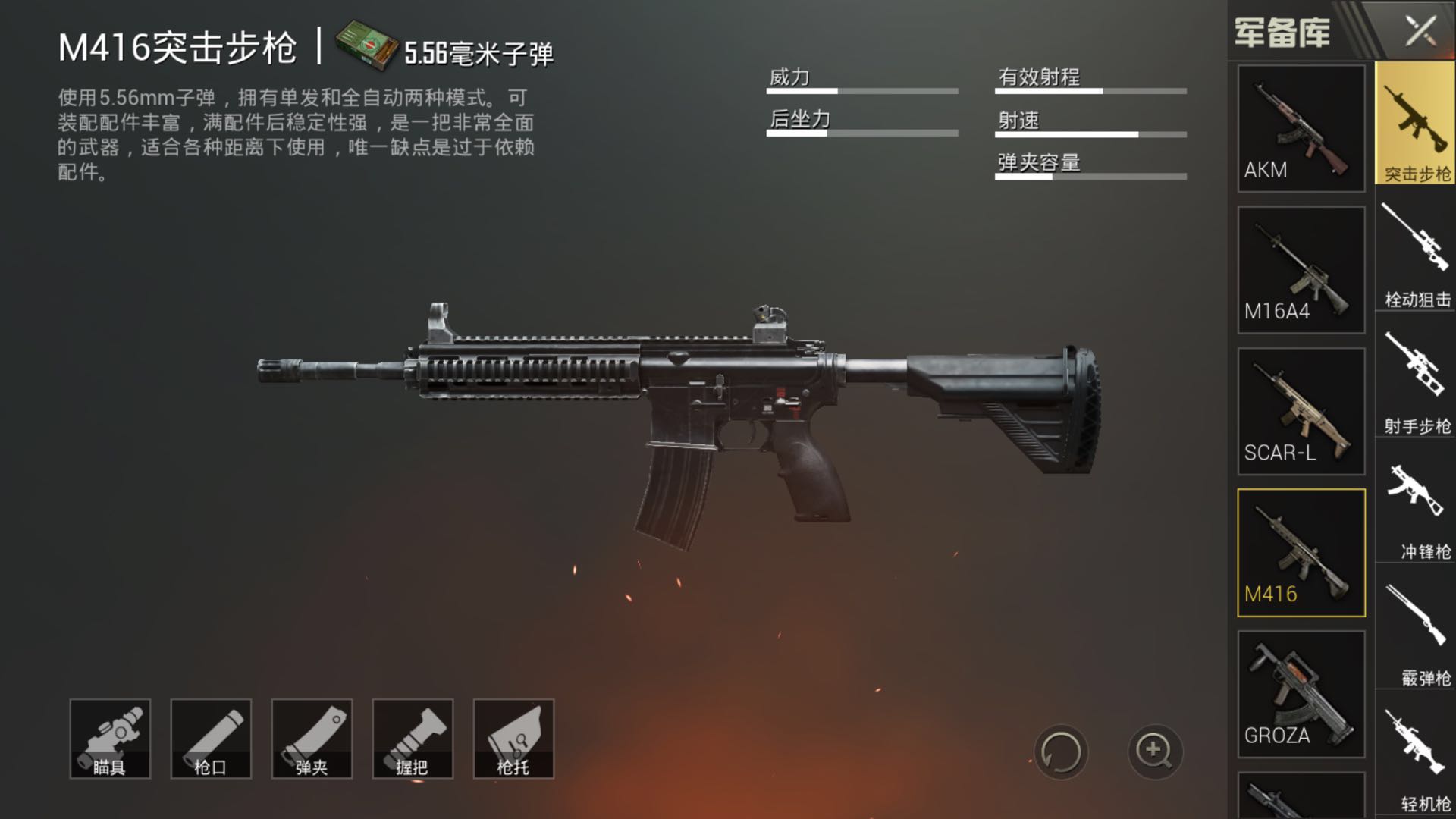
Task: Select the 握把 grip attachment slot icon
Action: pos(413,738)
